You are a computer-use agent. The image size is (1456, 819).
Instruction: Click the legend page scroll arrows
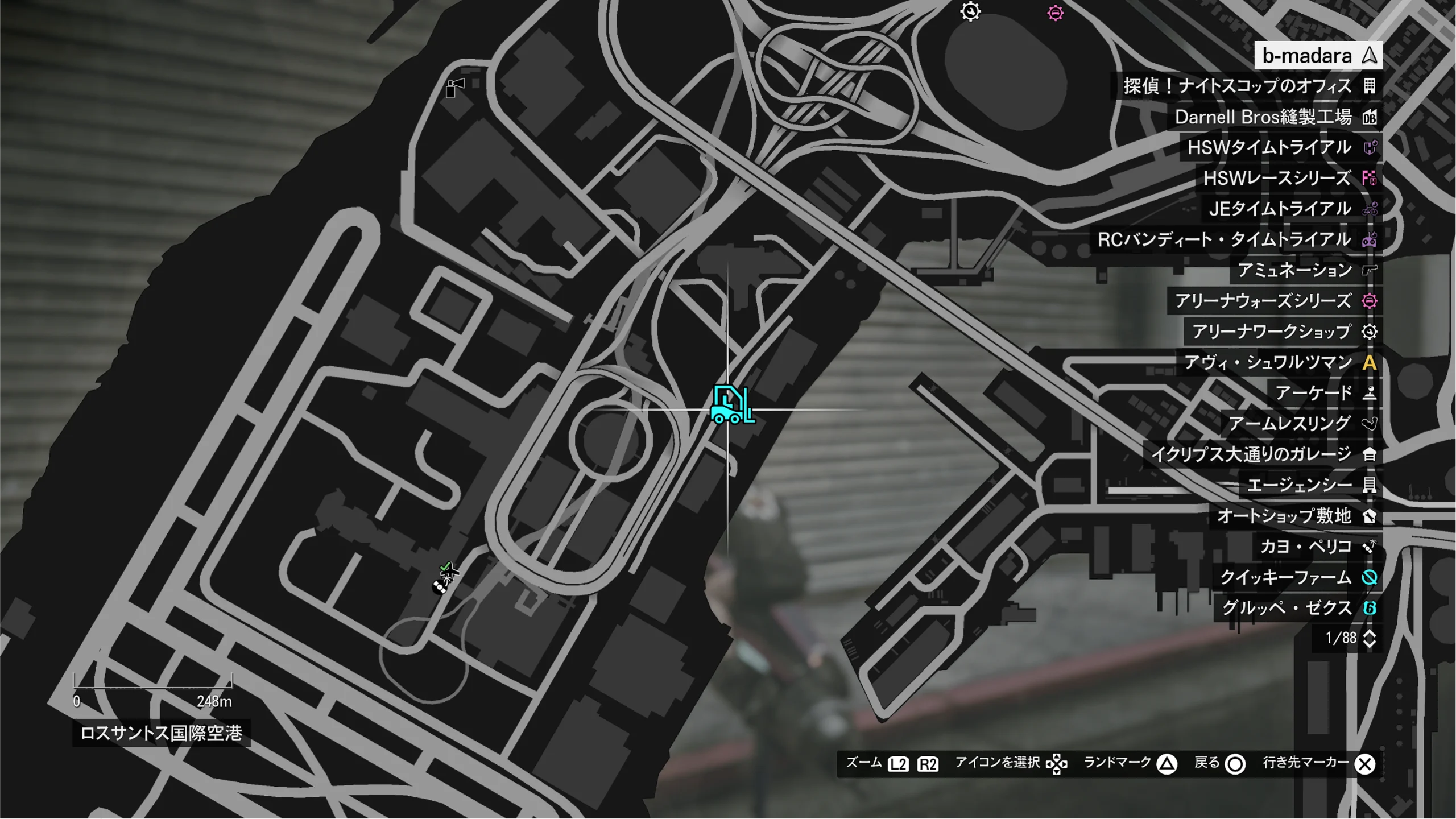(x=1370, y=638)
